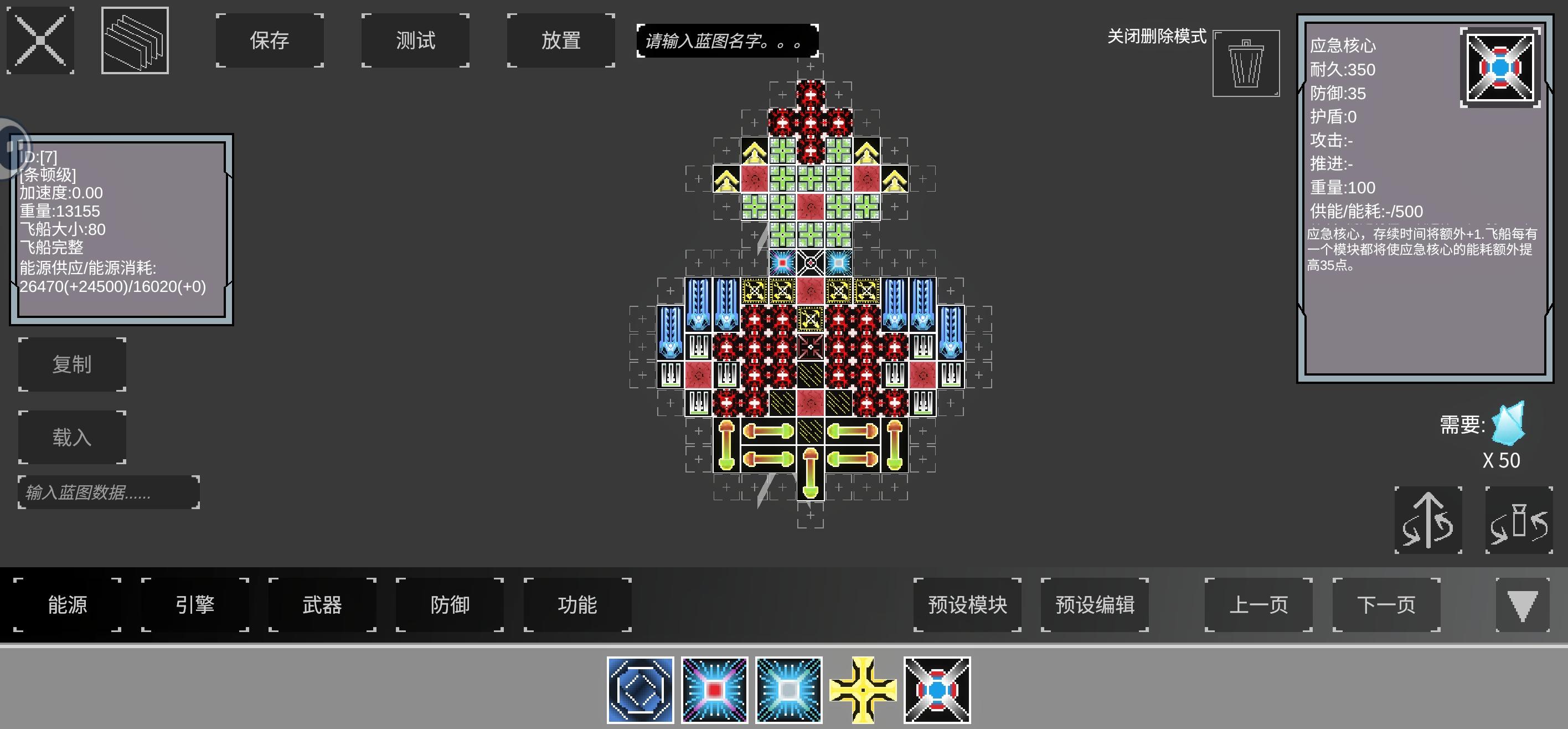The image size is (1568, 729).
Task: Expand the ▼ arrow panel at bottom right
Action: (x=1524, y=605)
